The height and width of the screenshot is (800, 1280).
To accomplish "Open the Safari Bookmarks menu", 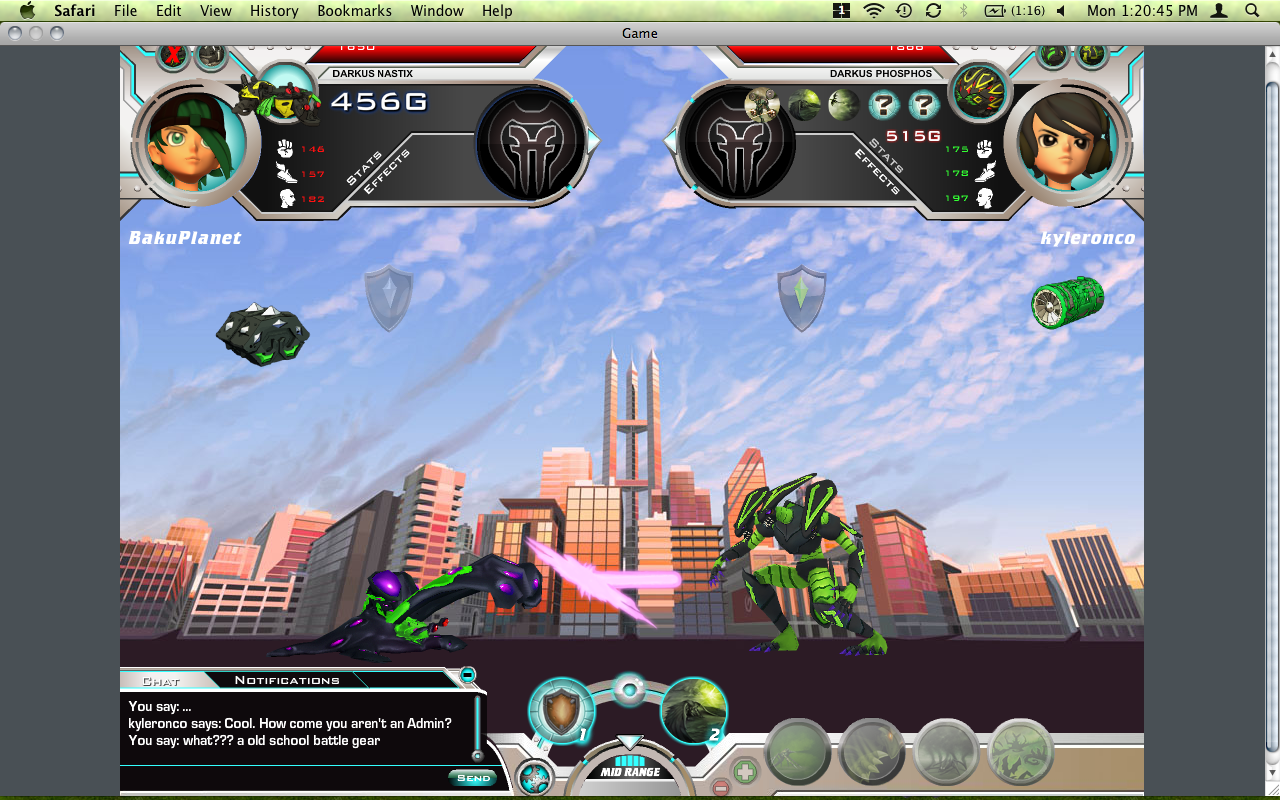I will 349,11.
